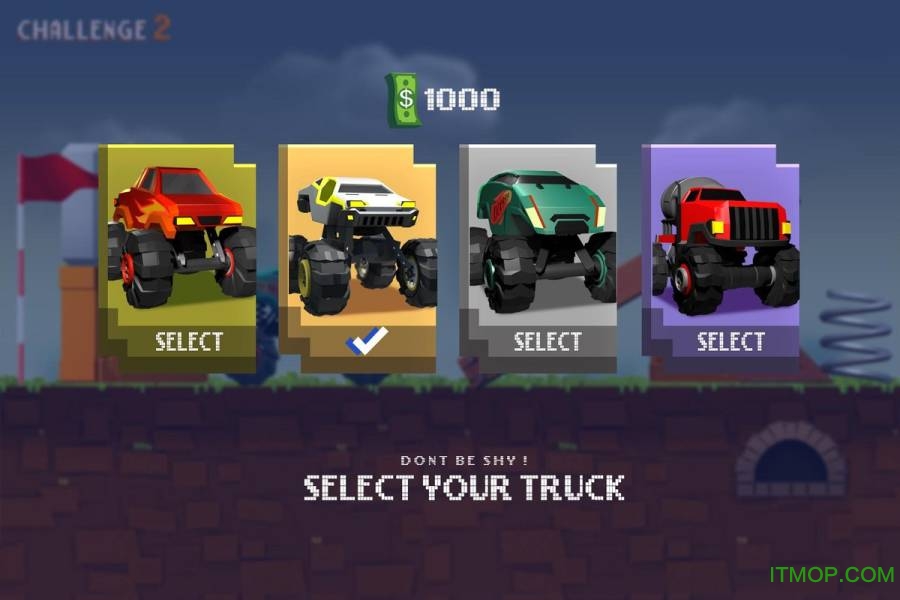Choose the red mixer truck card image

726,240
